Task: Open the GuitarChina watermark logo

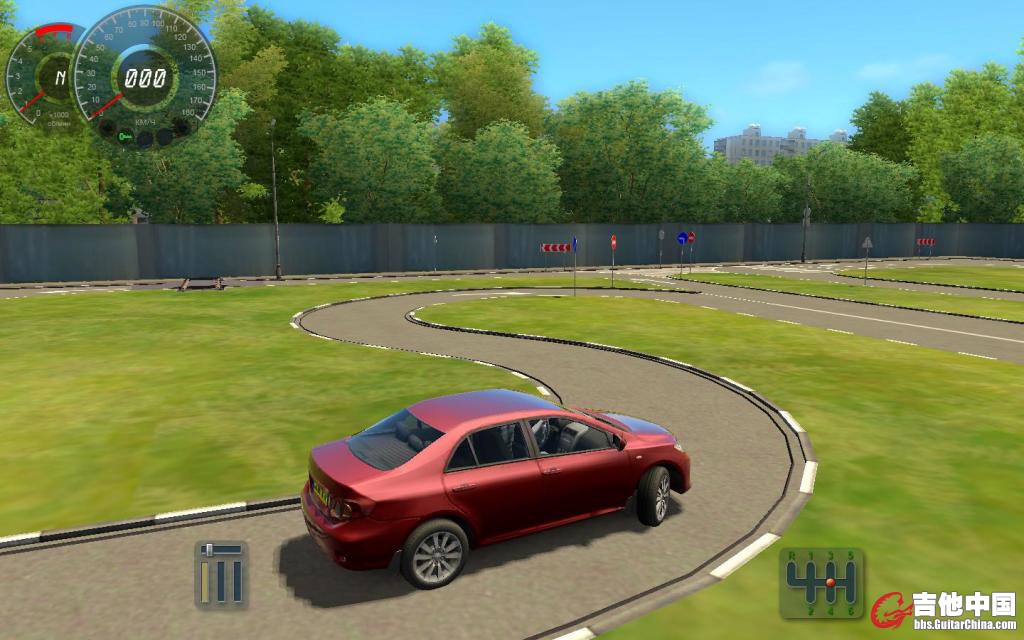Action: click(x=943, y=610)
